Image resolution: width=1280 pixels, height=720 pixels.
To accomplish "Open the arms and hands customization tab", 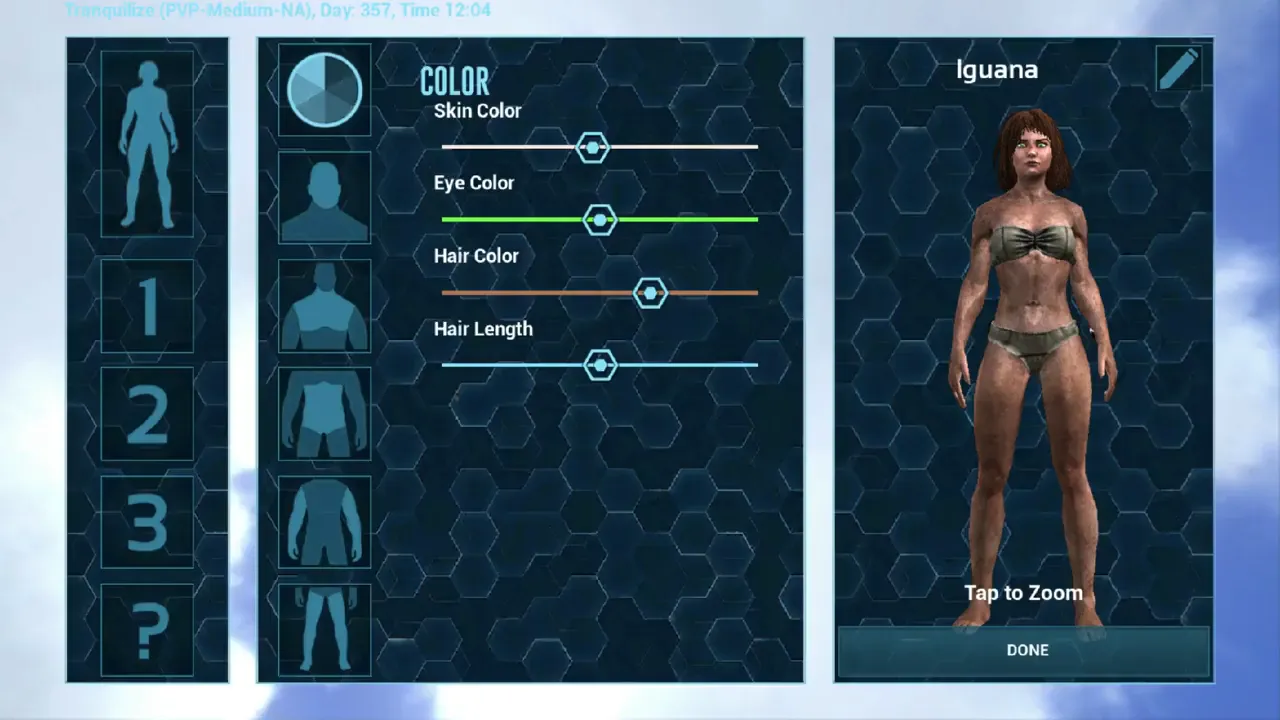I will point(324,522).
